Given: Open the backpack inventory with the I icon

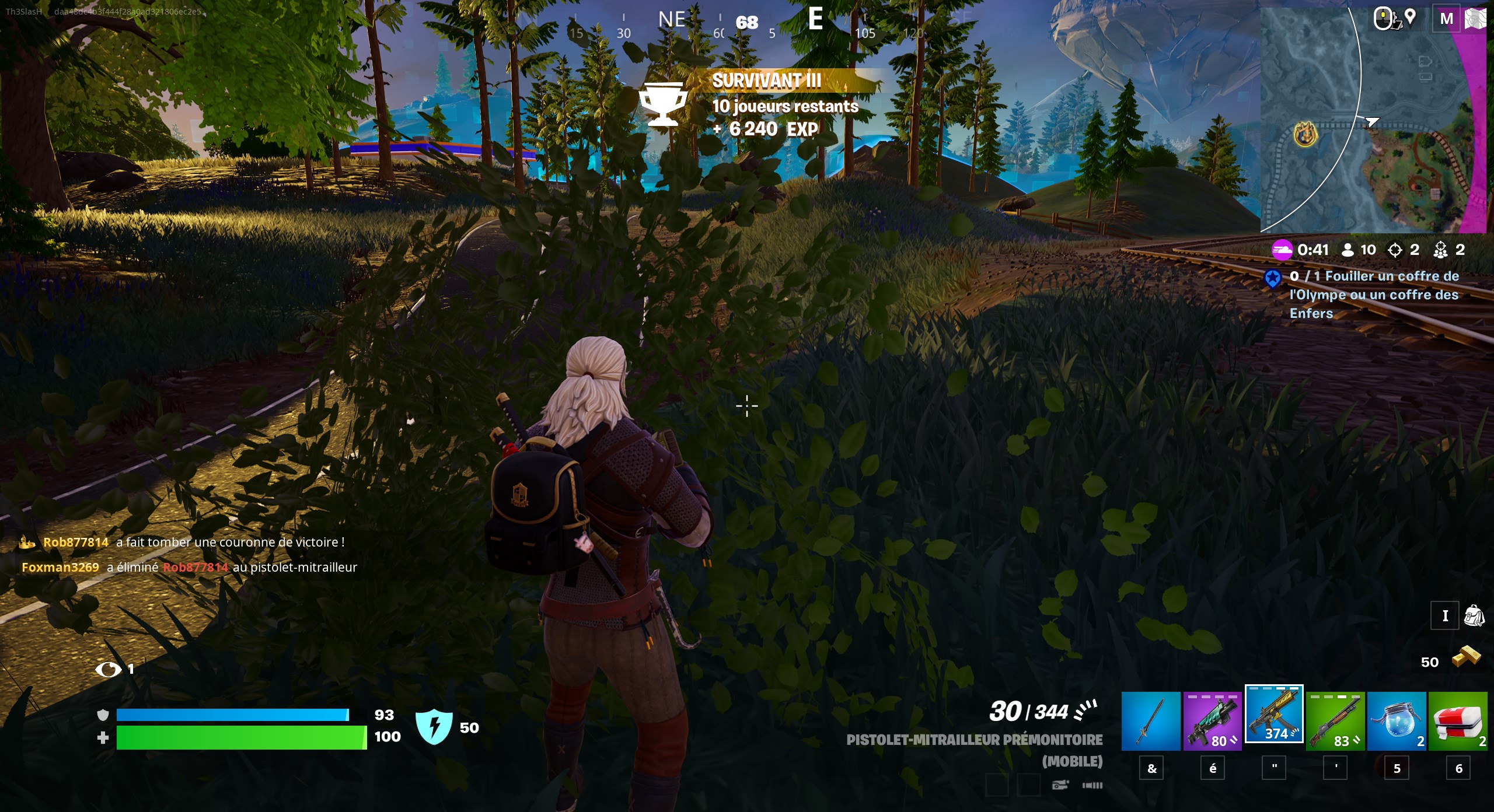Looking at the screenshot, I should click(x=1446, y=615).
